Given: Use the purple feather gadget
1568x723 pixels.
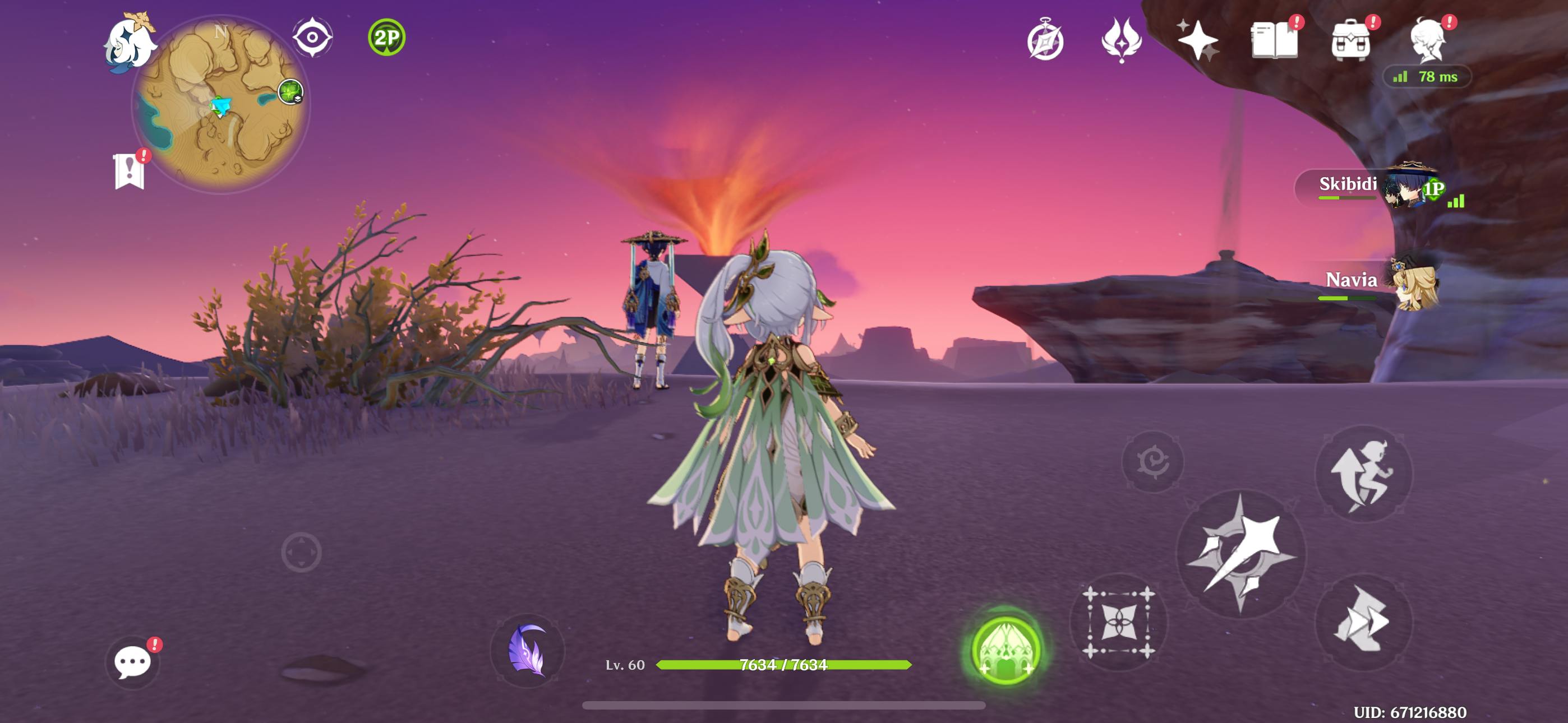Looking at the screenshot, I should (527, 651).
